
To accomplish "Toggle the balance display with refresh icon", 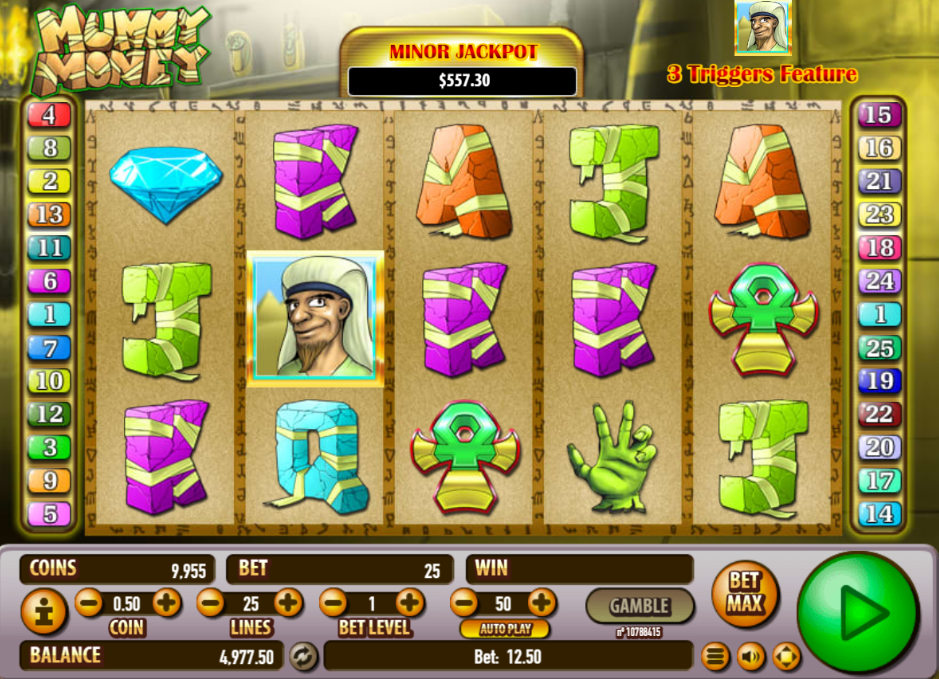I will click(x=302, y=656).
